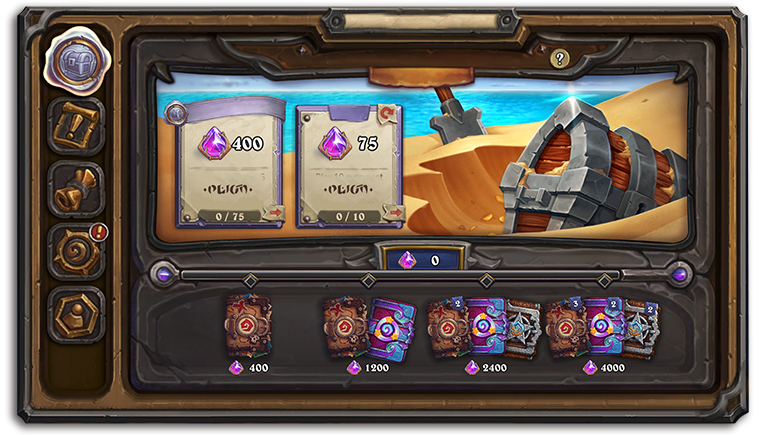760x435 pixels.
Task: Switch to the rolled scroll tab
Action: [76, 188]
